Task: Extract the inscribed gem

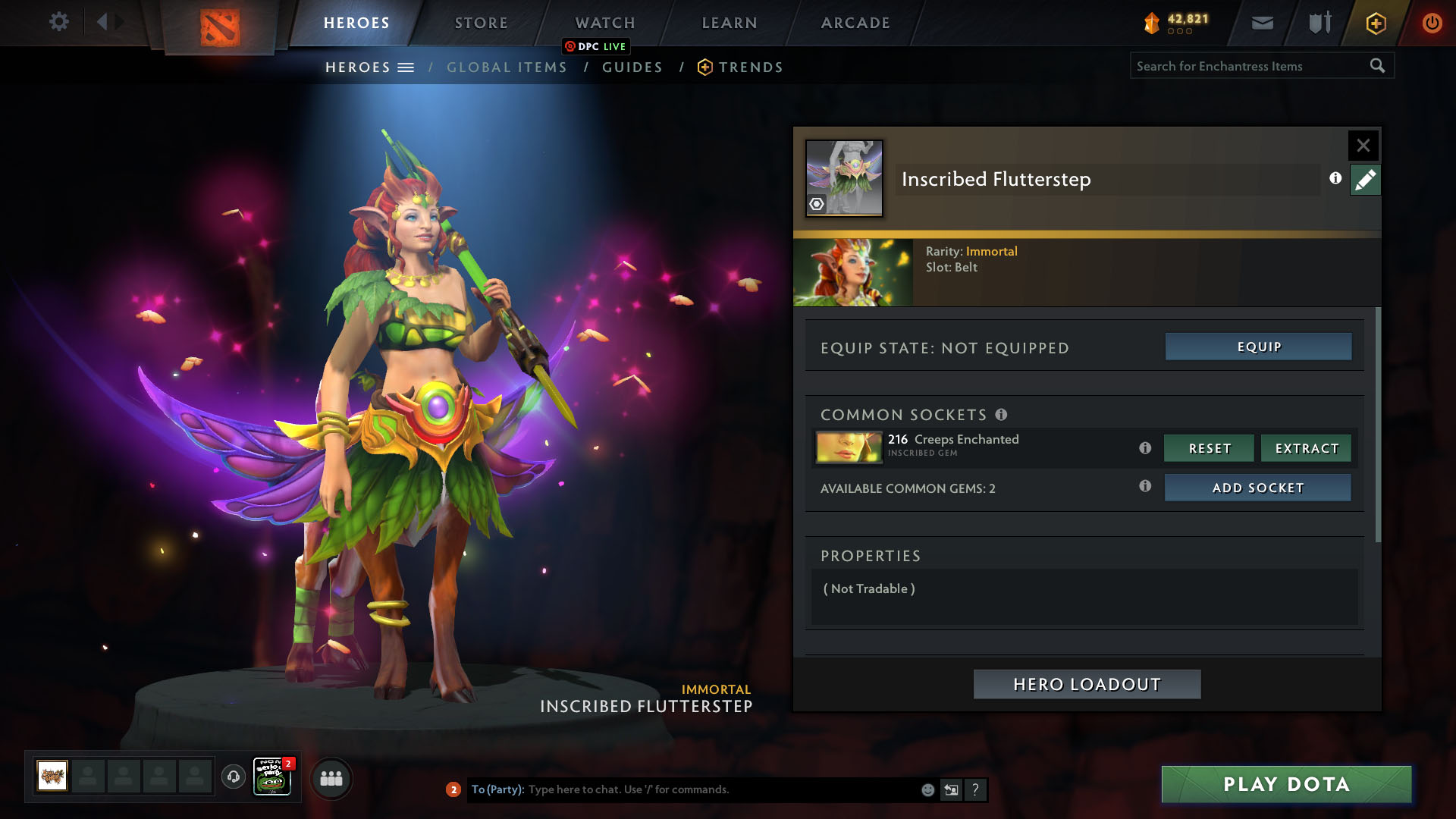Action: point(1306,448)
